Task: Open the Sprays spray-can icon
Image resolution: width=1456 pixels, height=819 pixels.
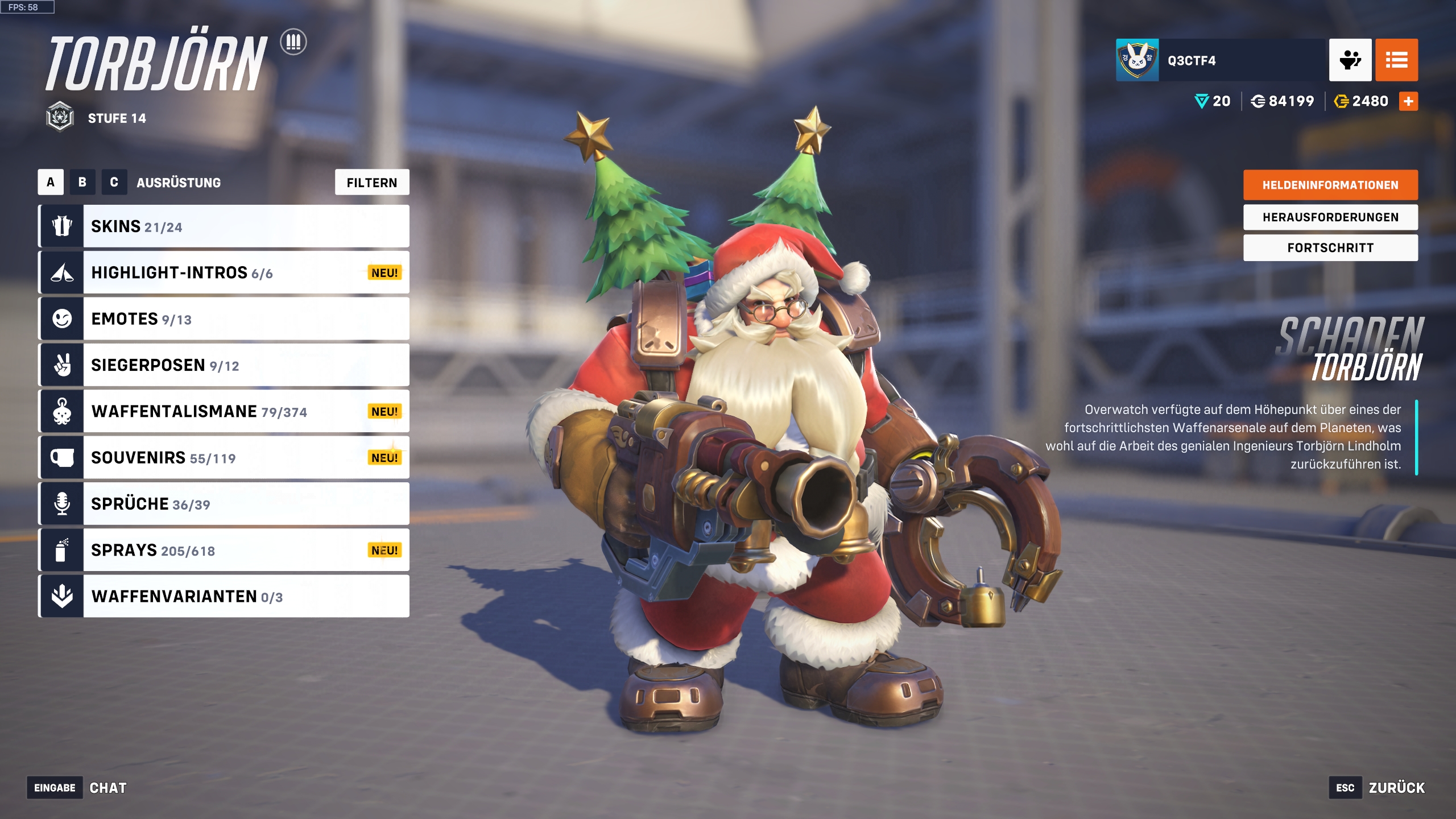Action: click(63, 549)
